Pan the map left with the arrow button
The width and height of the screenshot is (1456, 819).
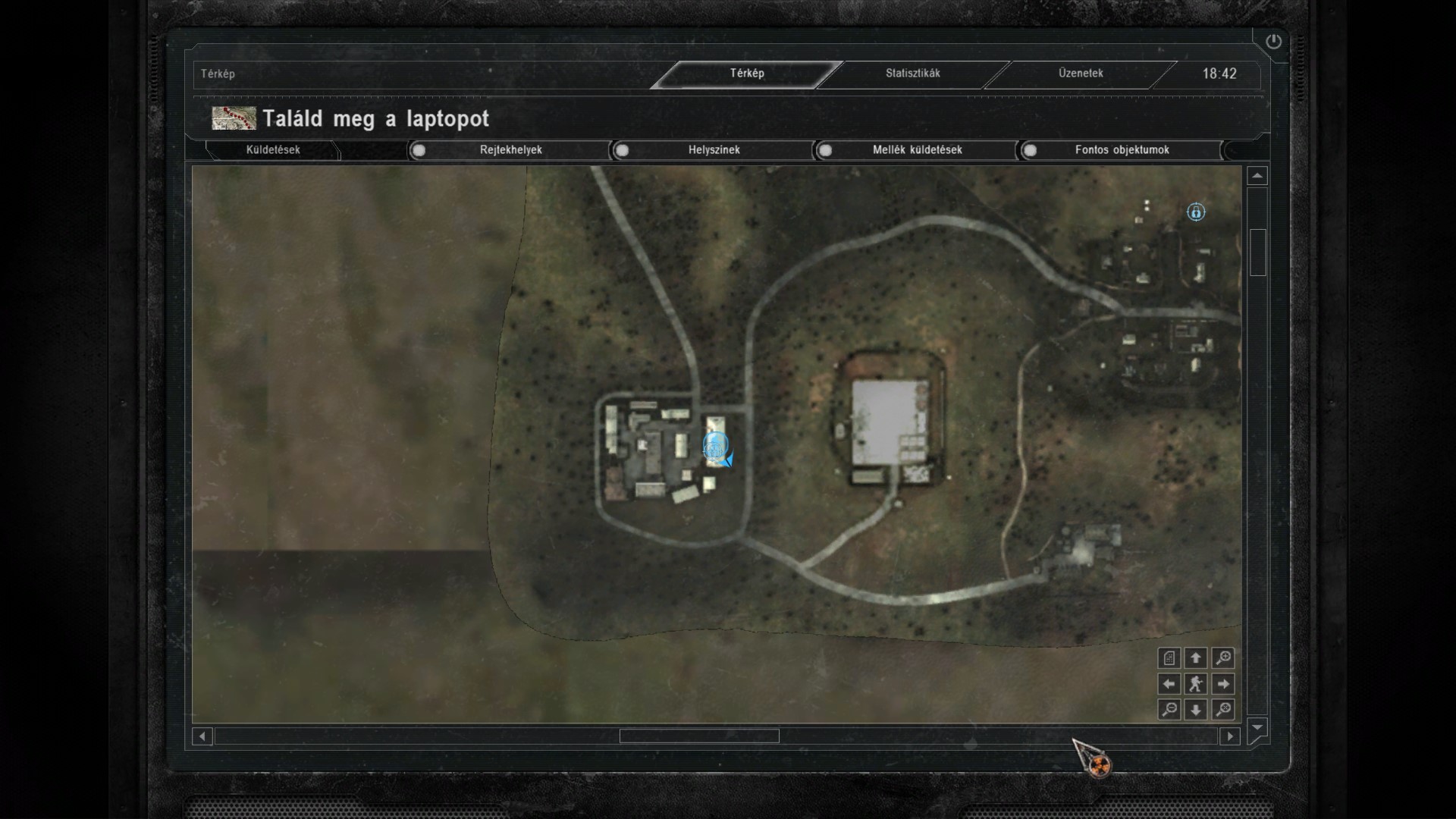(1169, 684)
